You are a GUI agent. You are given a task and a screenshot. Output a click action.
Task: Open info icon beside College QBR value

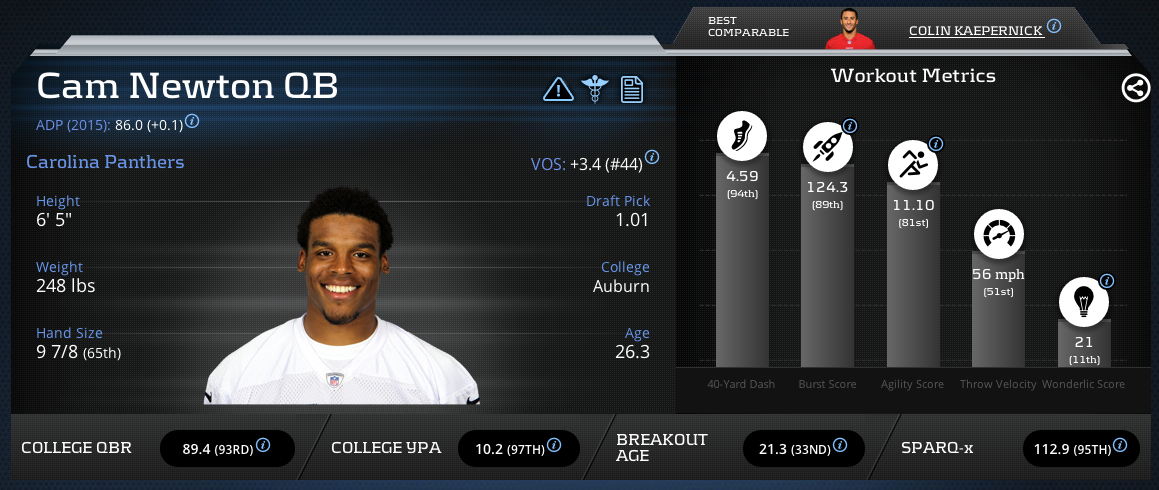pos(263,445)
